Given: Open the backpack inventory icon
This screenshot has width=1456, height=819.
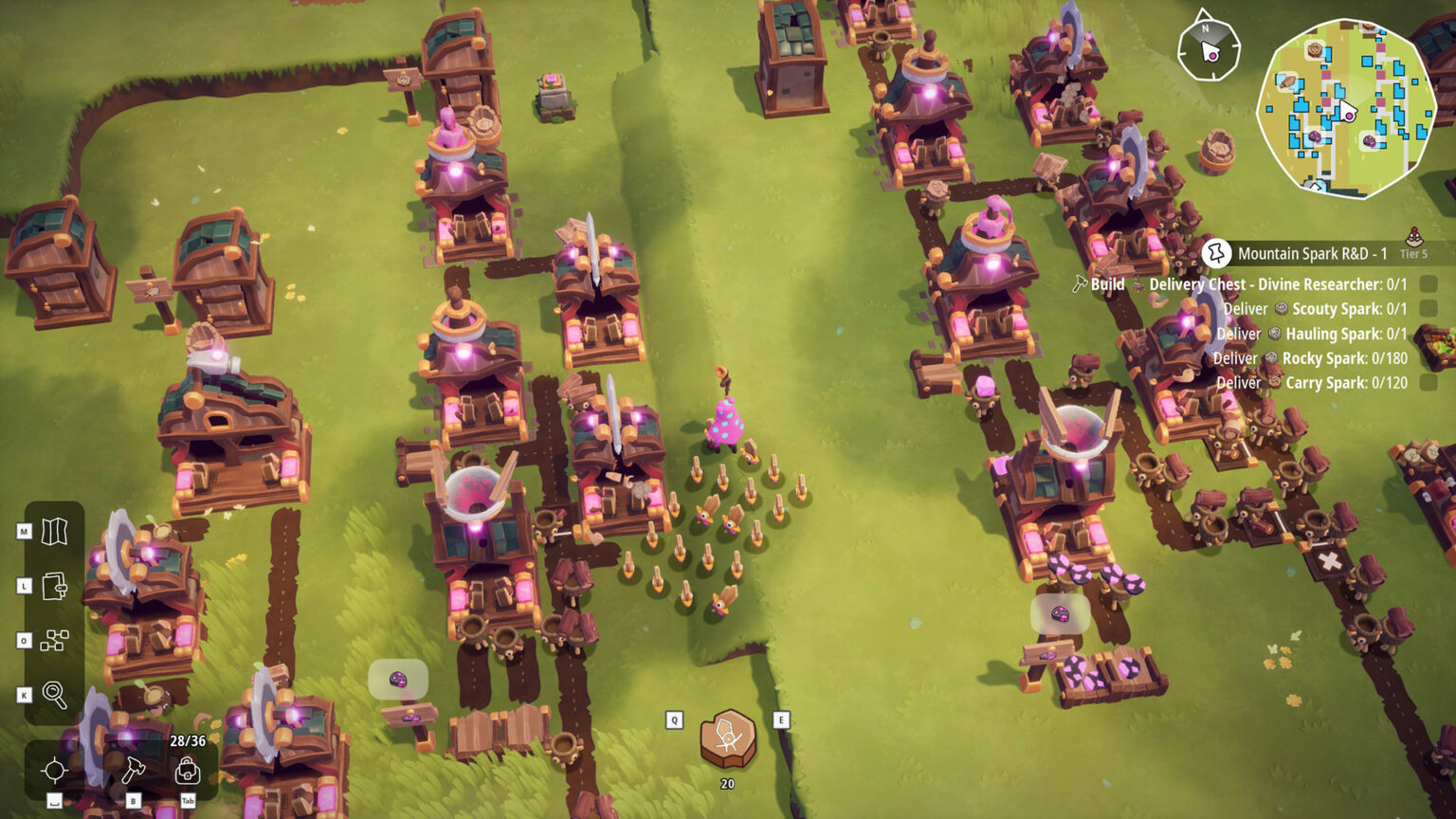Looking at the screenshot, I should 188,770.
